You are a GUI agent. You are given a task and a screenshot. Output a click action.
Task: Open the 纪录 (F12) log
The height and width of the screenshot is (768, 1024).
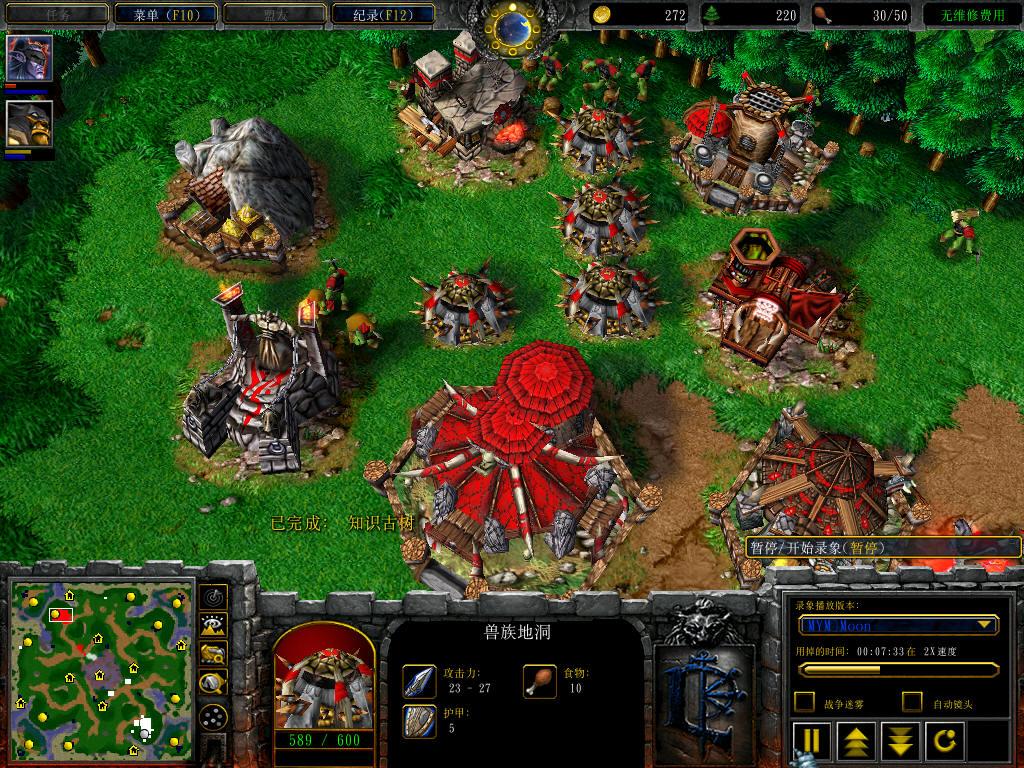pyautogui.click(x=379, y=14)
